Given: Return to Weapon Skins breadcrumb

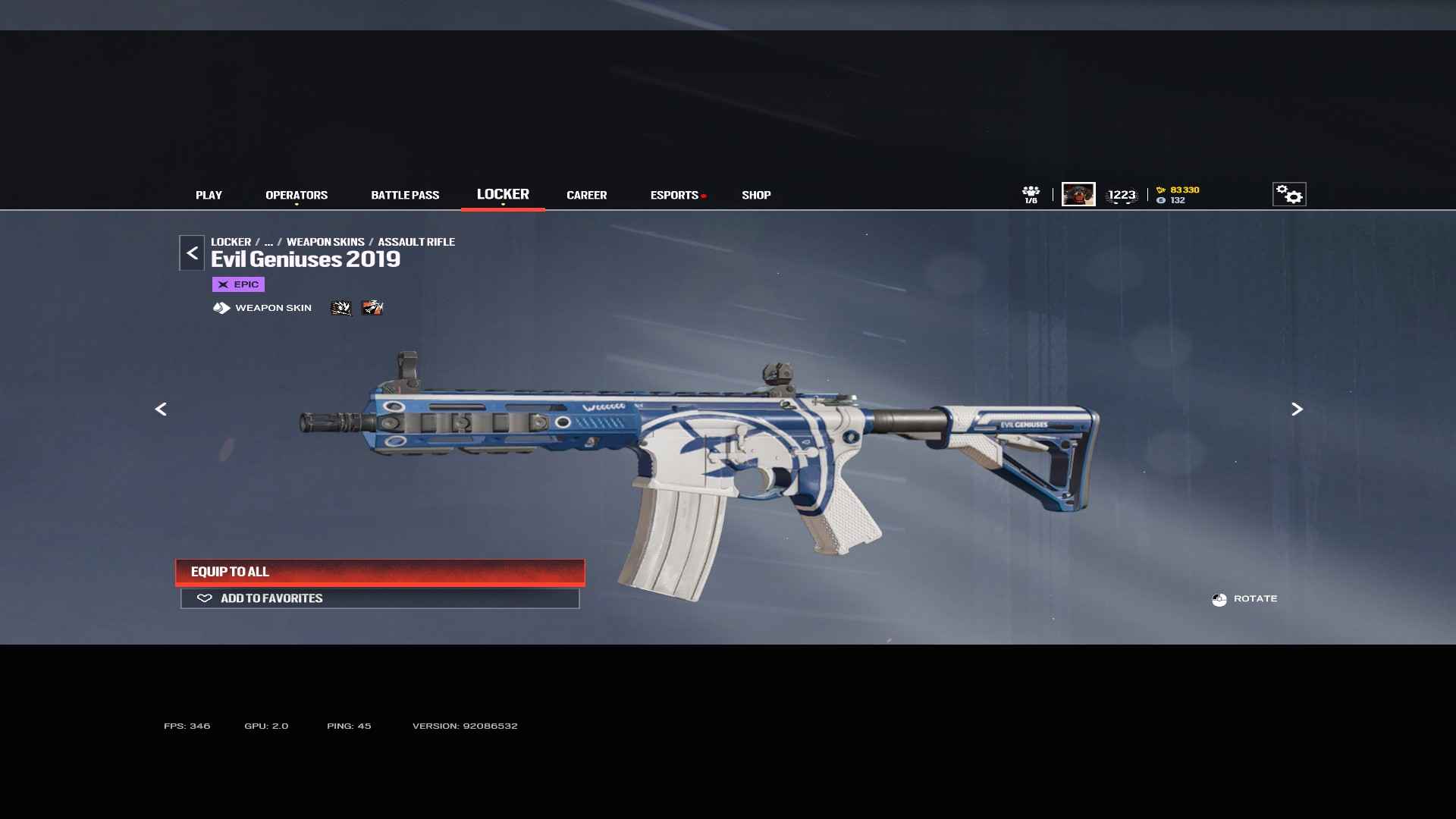Looking at the screenshot, I should [x=325, y=242].
